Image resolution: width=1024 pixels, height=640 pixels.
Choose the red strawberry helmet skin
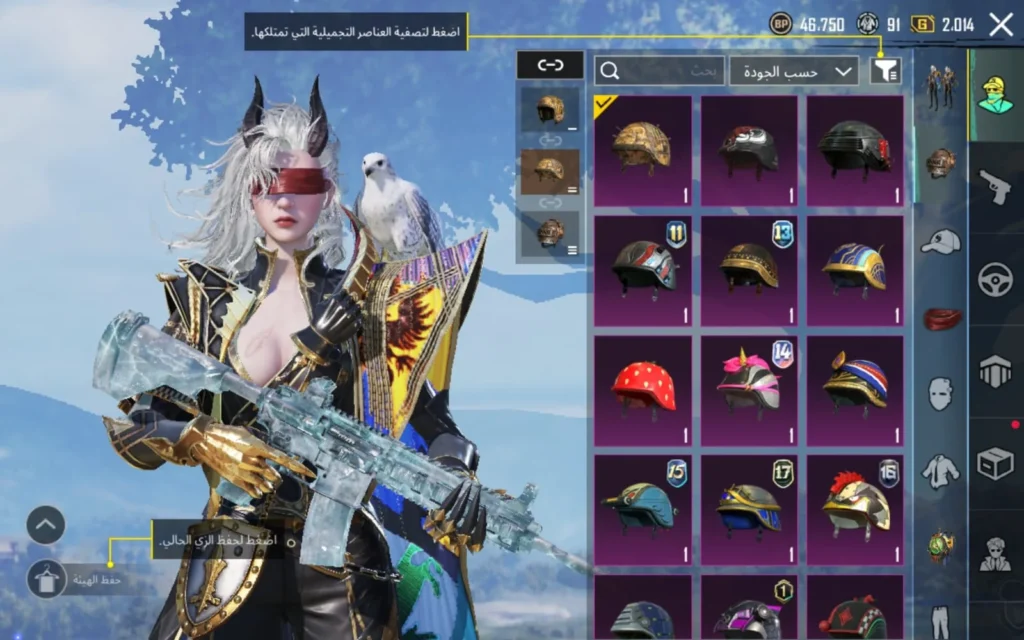pyautogui.click(x=642, y=388)
